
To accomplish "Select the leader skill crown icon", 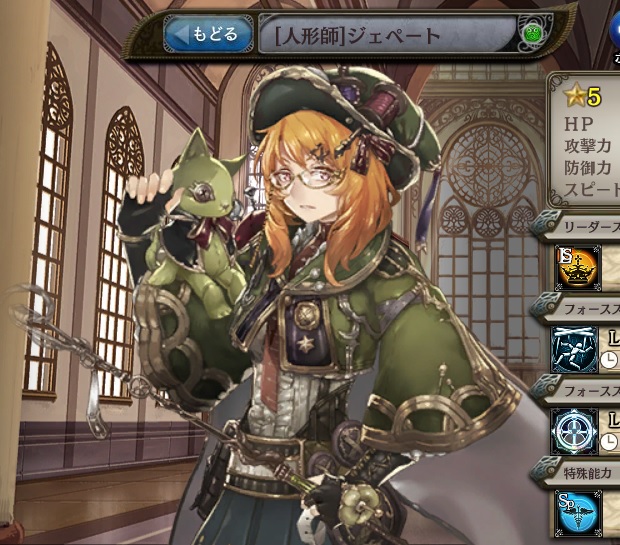I will (x=576, y=269).
